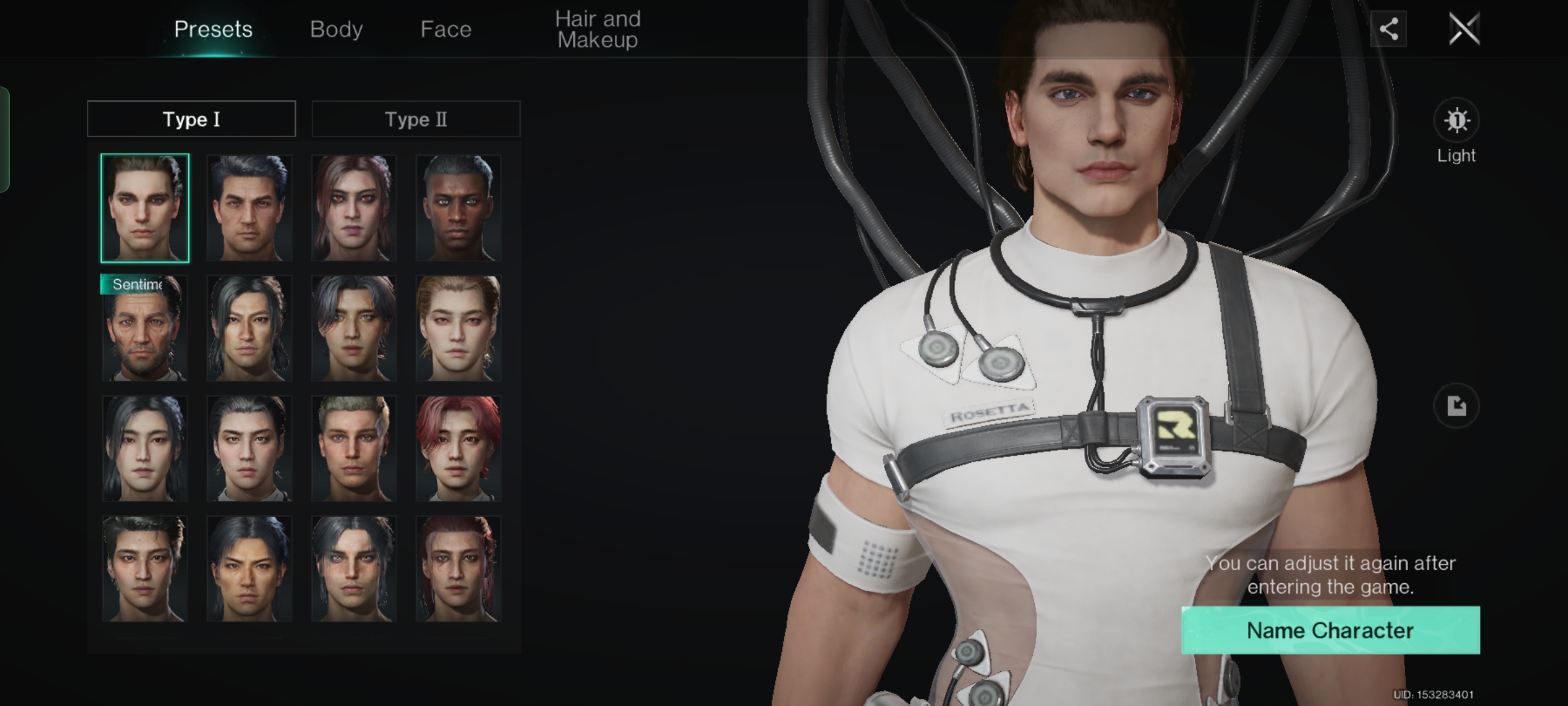Open the Face tab
Screen dimensions: 1568x706
pyautogui.click(x=446, y=29)
